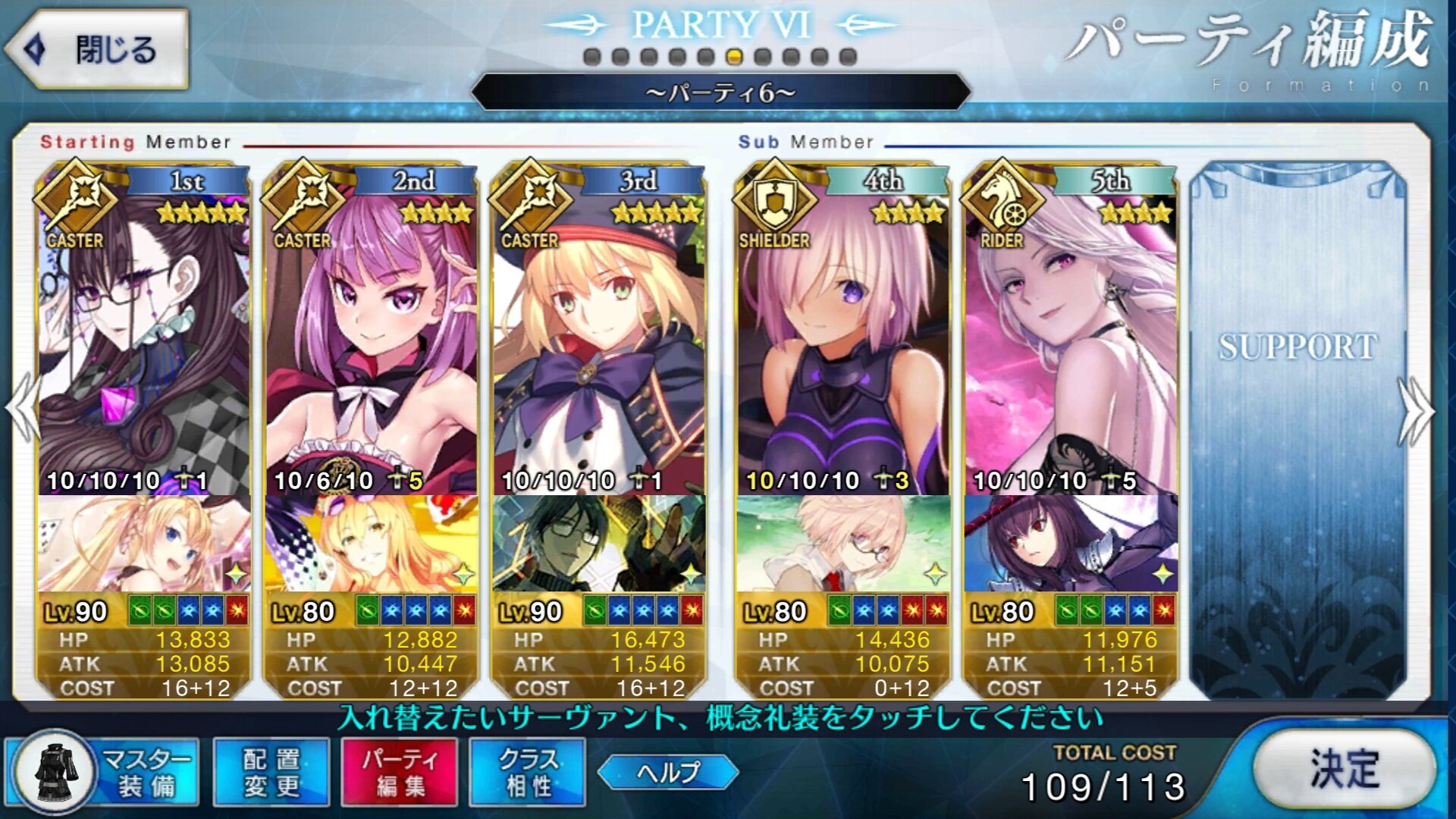Screen dimensions: 1456x819
Task: Tap the empty SUPPORT slot
Action: pyautogui.click(x=1298, y=425)
